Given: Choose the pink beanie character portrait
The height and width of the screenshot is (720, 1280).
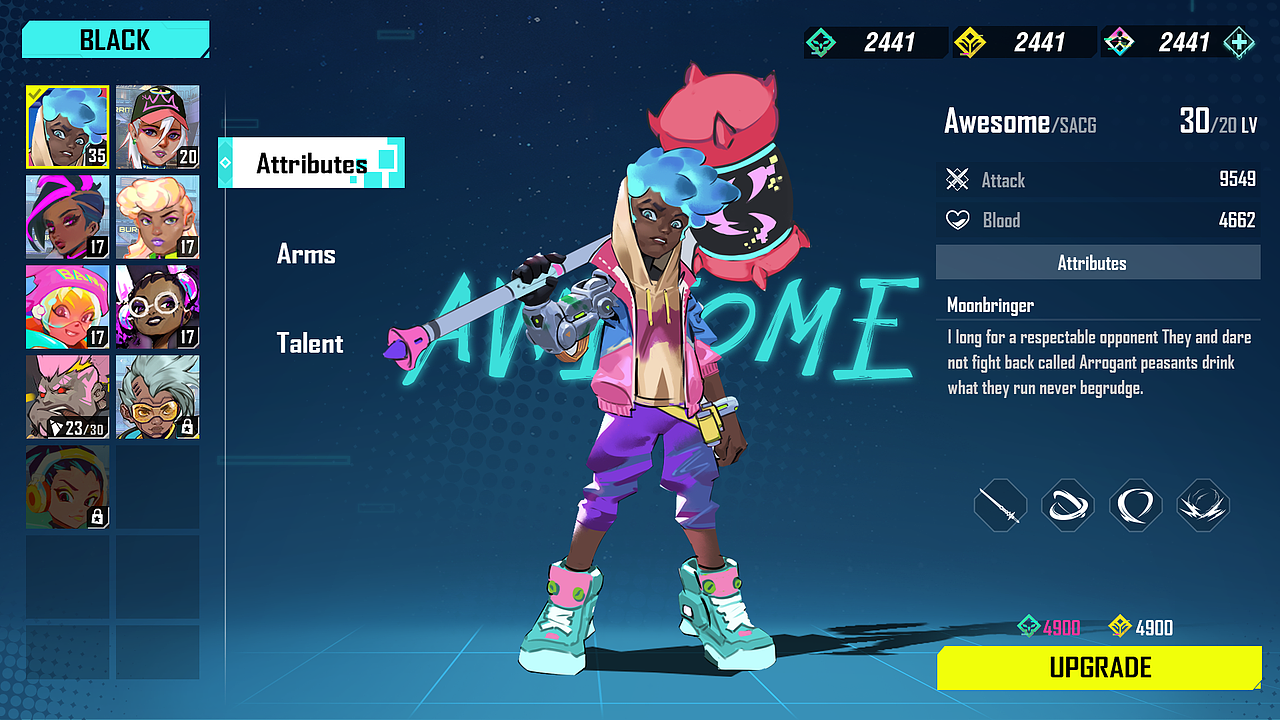Looking at the screenshot, I should tap(68, 307).
